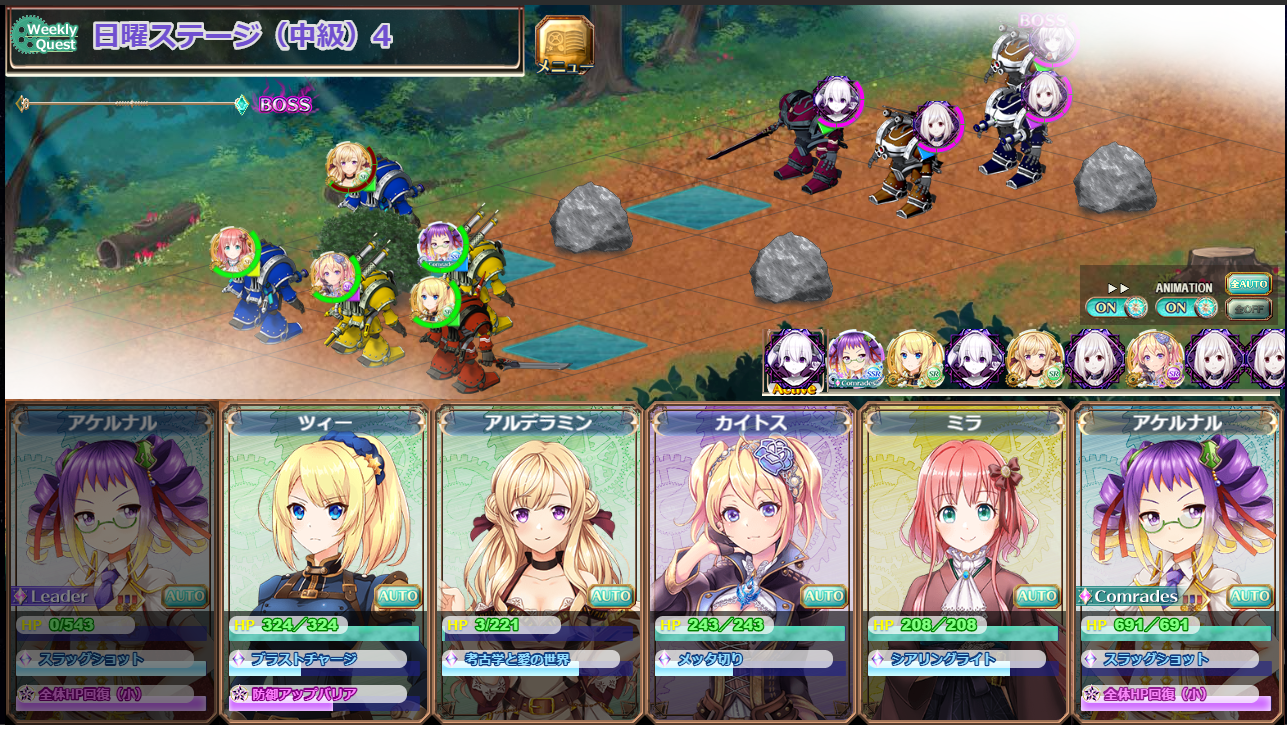Activate ツィー's 防御アップバリア skill
The image size is (1287, 729).
tap(319, 694)
